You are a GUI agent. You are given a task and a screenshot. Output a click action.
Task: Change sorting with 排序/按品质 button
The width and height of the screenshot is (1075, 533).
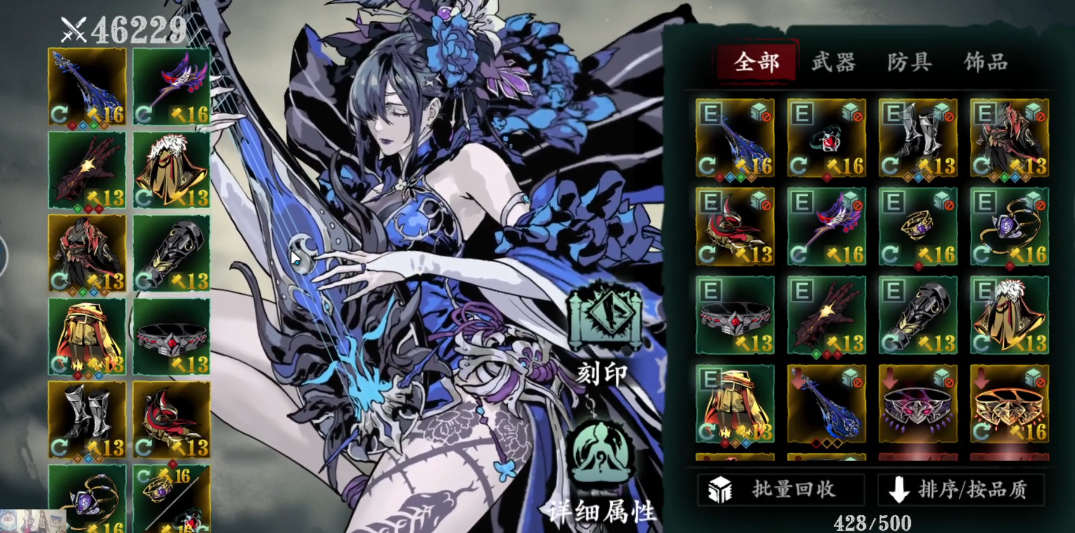(961, 489)
